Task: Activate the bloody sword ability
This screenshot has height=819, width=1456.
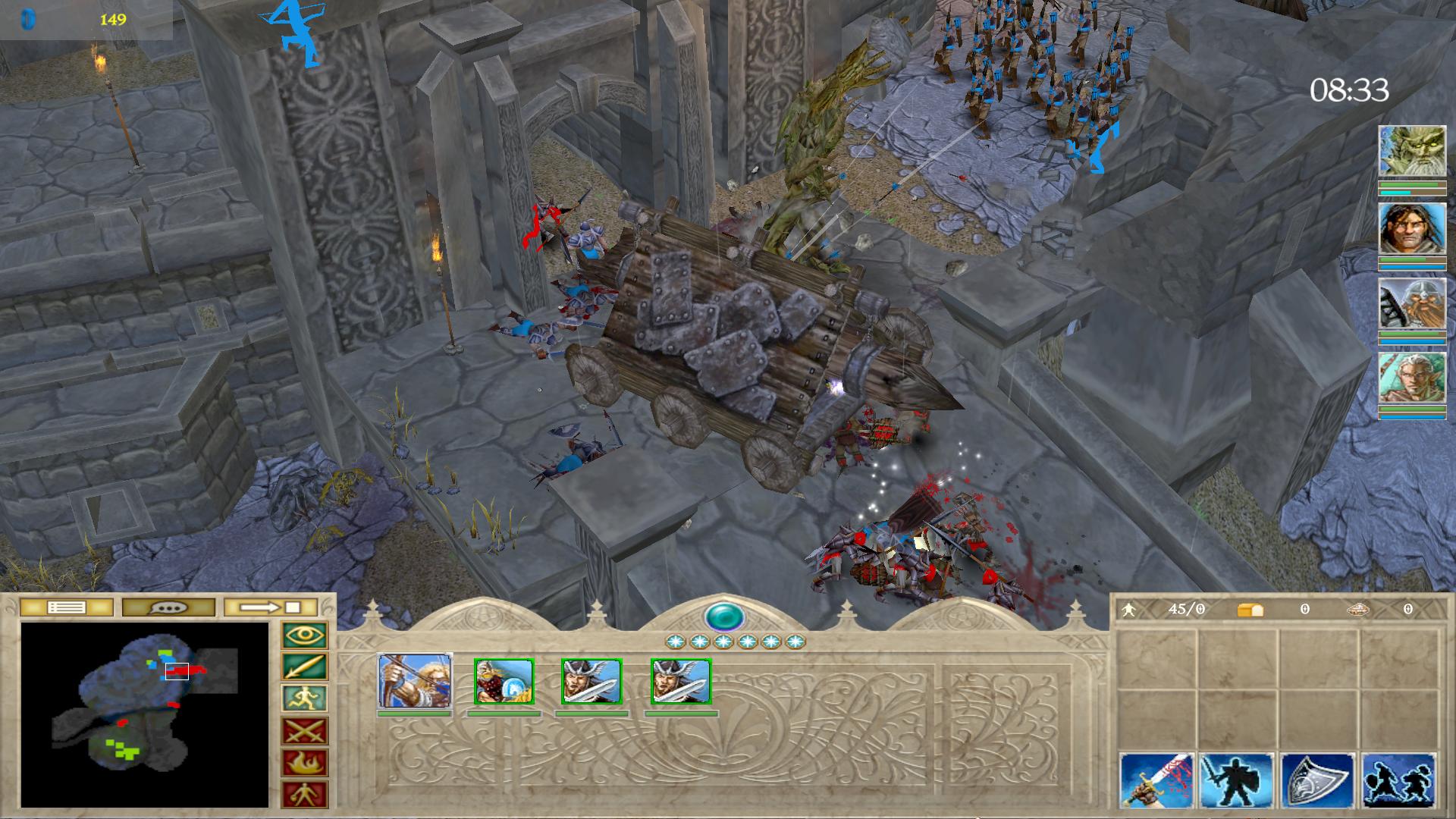Action: pyautogui.click(x=1156, y=780)
